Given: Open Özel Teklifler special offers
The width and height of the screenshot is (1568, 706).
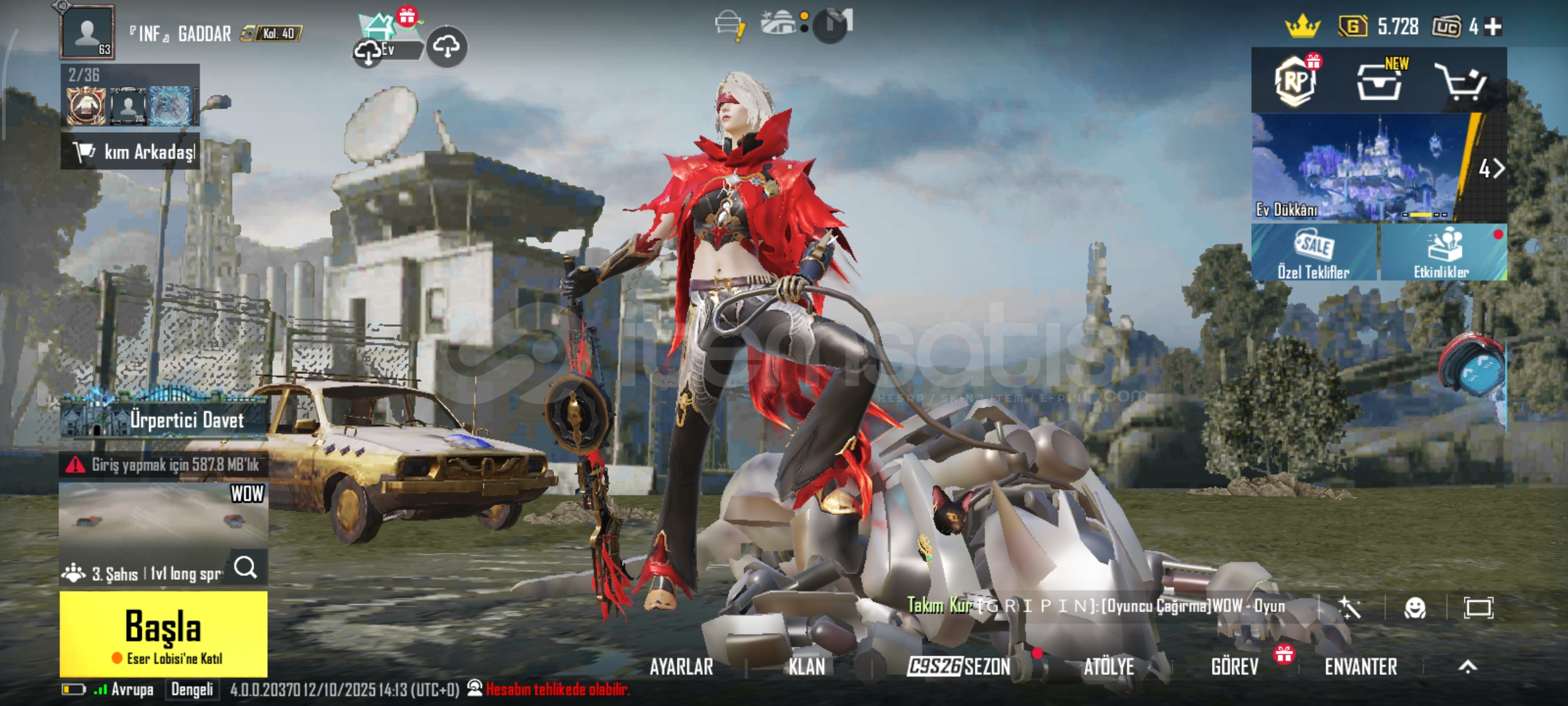Looking at the screenshot, I should tap(1314, 252).
